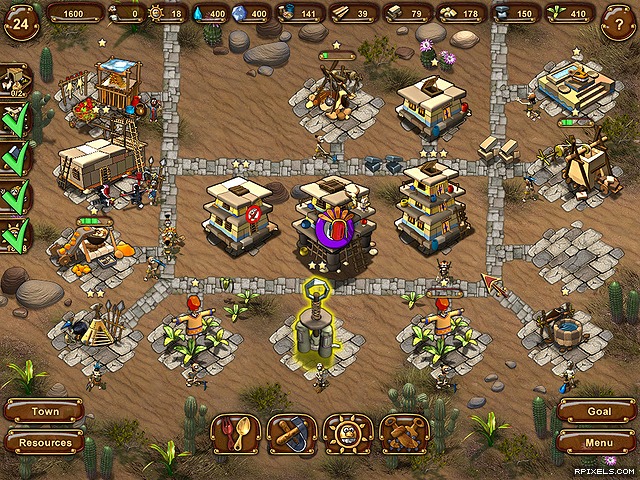Select the highlighted stone totem building plot
This screenshot has width=640, height=480.
(314, 325)
